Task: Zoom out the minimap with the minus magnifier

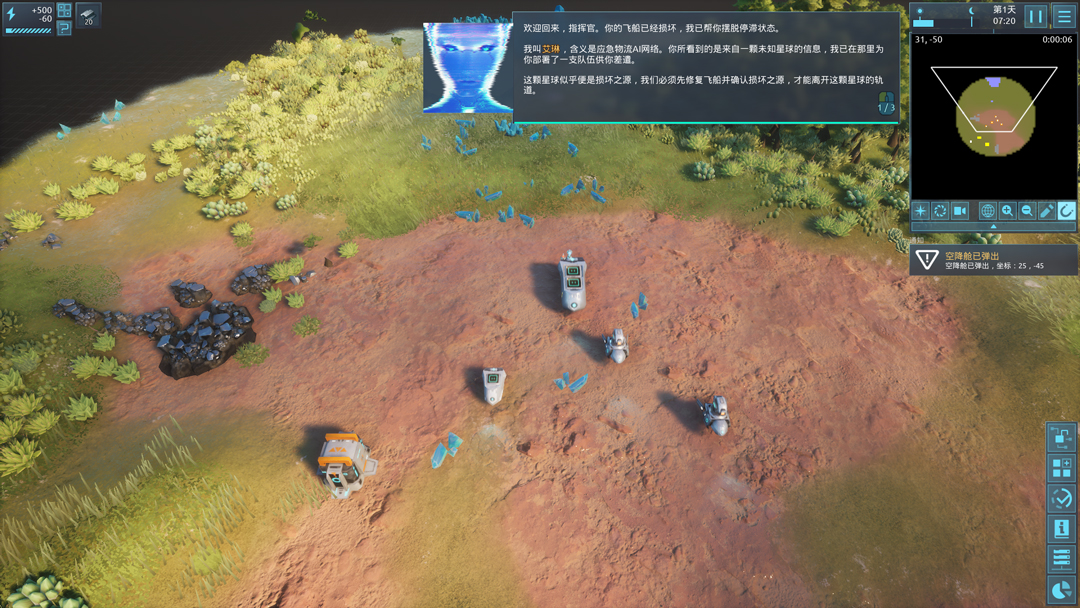Action: tap(1027, 211)
